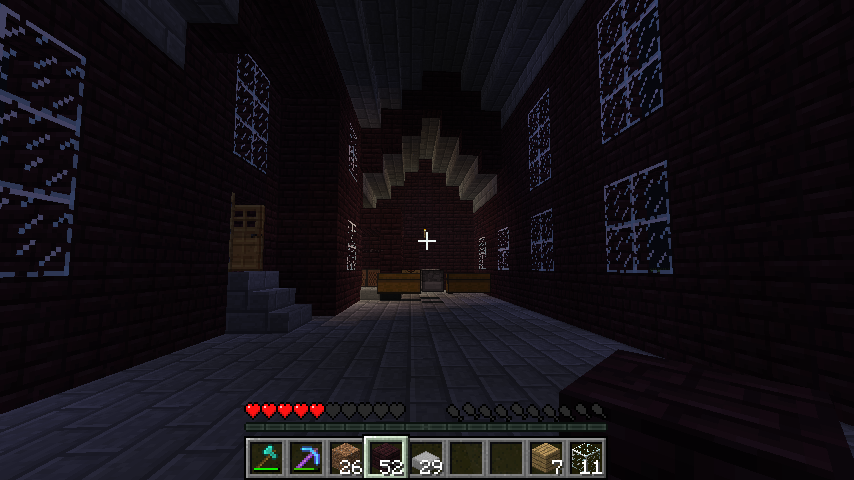This screenshot has height=480, width=854.
Task: Select the nether brick stack of 52
Action: pyautogui.click(x=386, y=458)
